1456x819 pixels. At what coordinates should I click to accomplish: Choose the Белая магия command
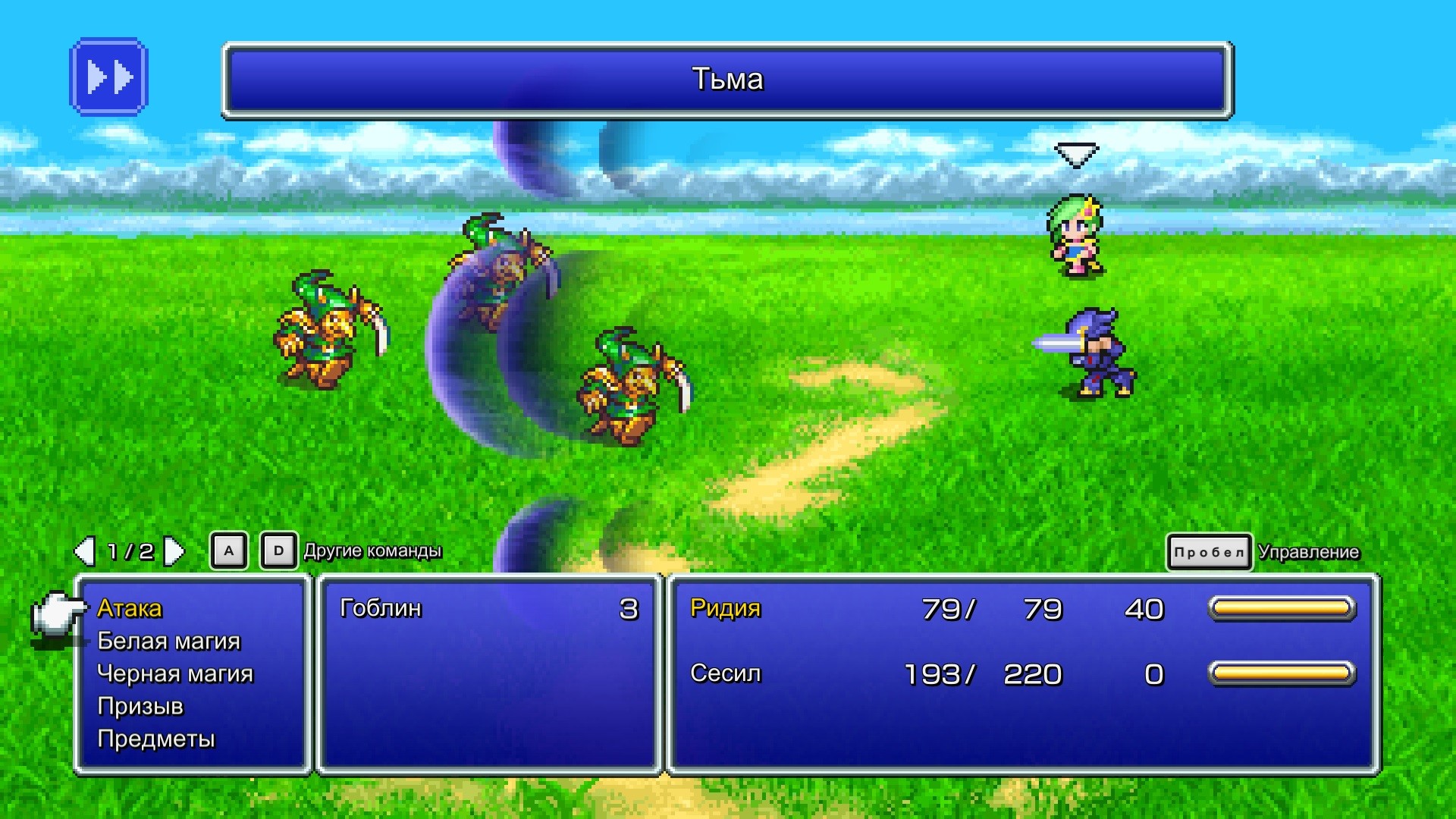tap(168, 641)
